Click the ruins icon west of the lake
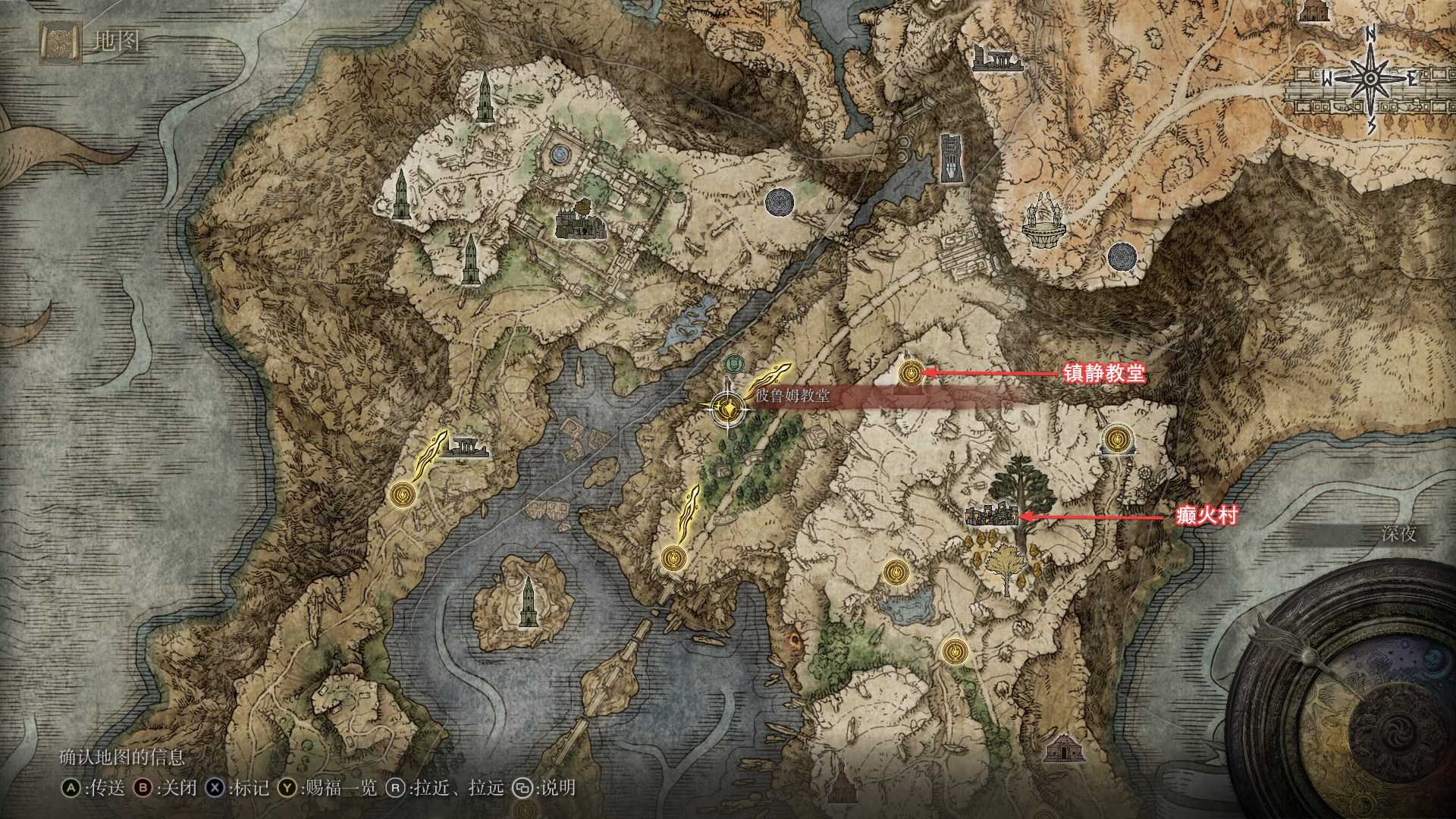1456x819 pixels. tap(469, 445)
